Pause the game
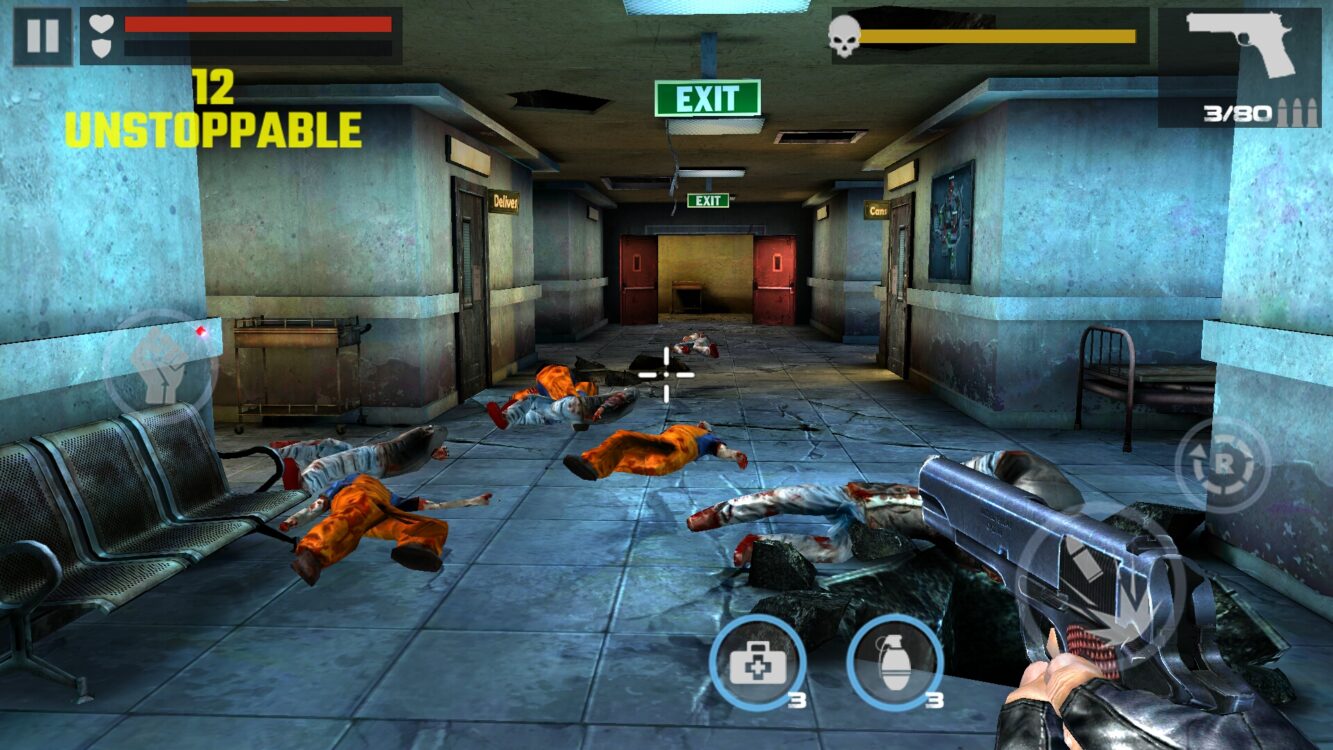 pyautogui.click(x=42, y=37)
